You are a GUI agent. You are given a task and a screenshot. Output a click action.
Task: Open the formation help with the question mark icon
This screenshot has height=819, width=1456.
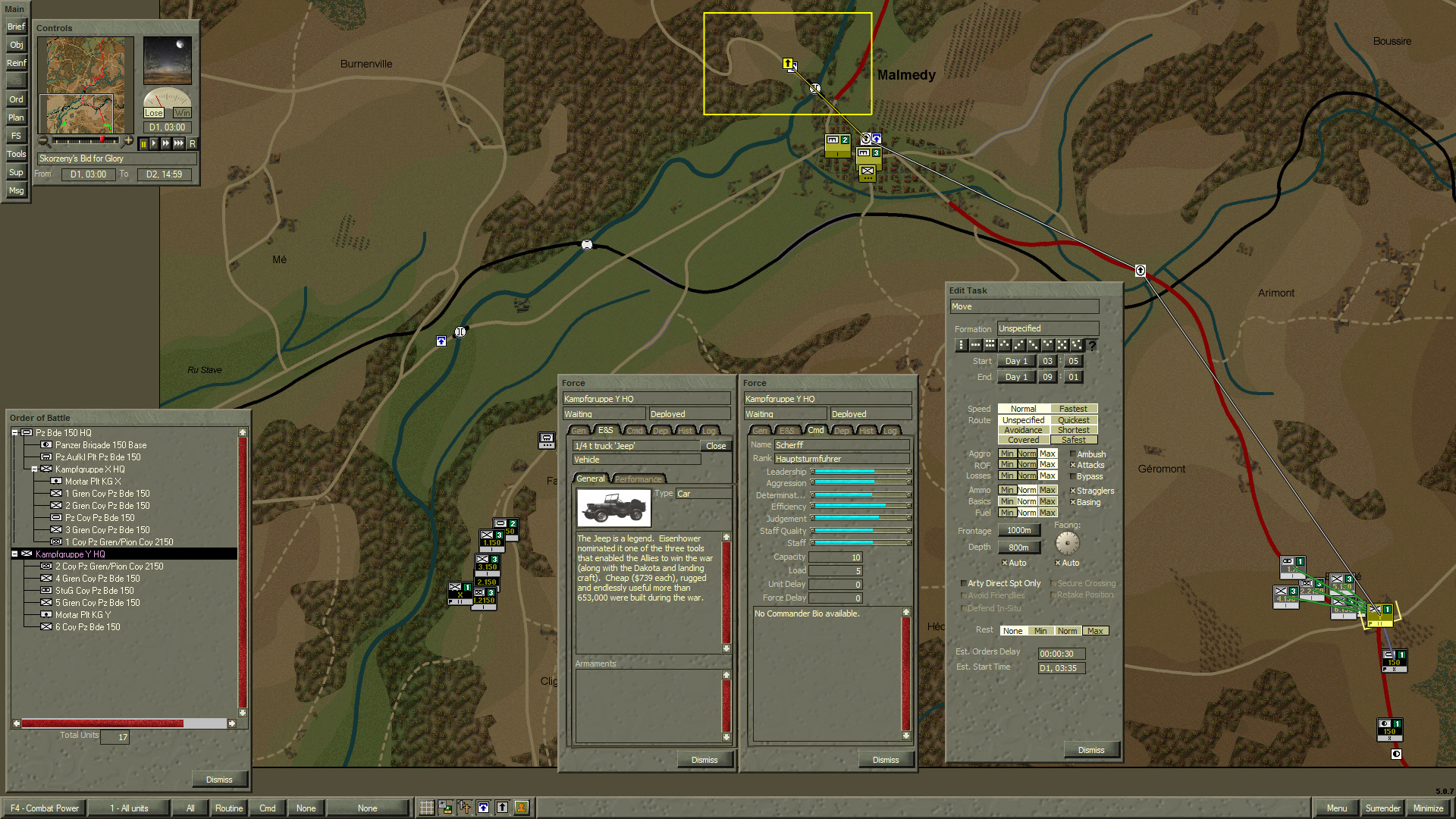coord(1093,345)
